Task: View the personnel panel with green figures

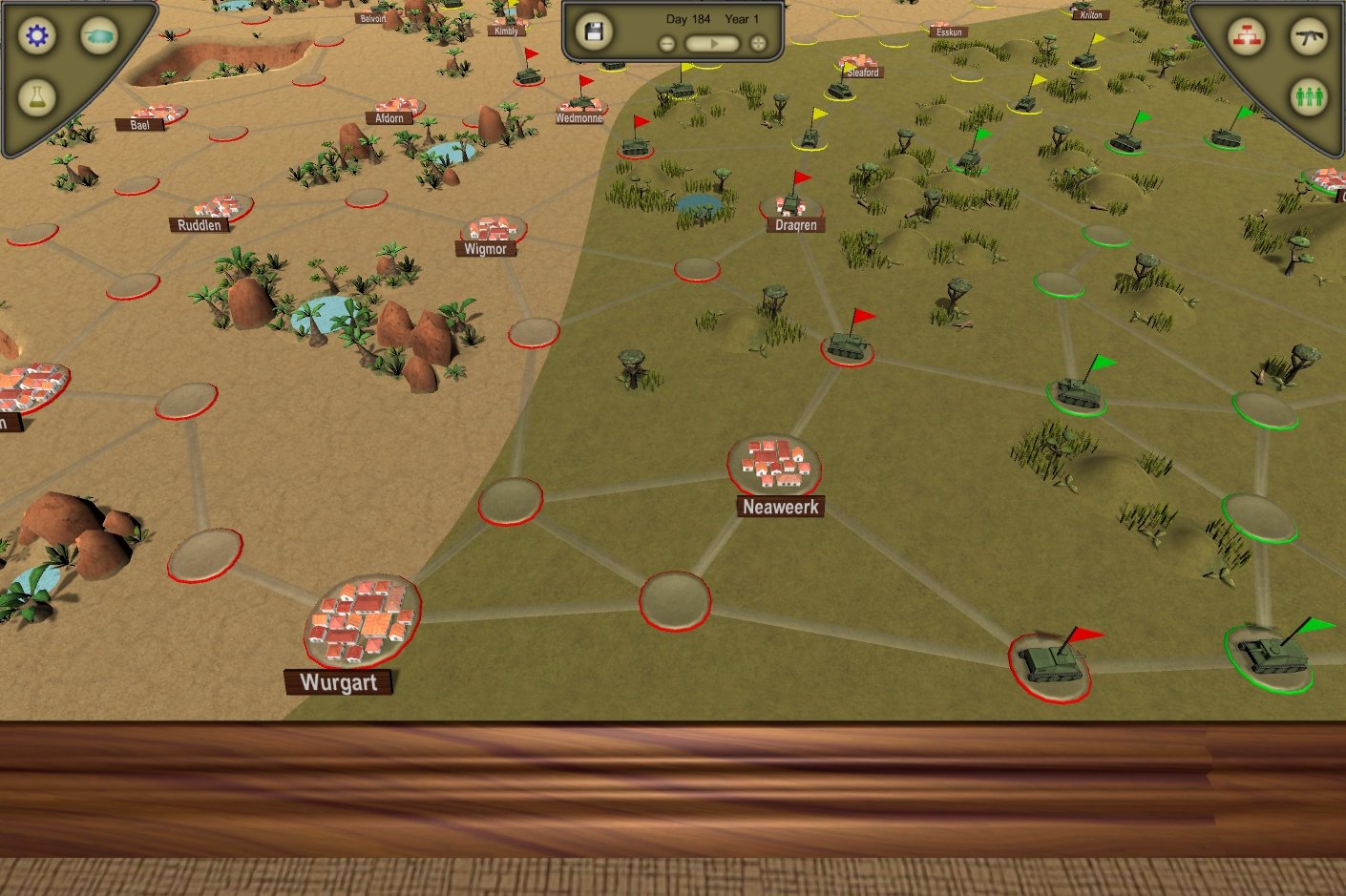Action: (1309, 95)
